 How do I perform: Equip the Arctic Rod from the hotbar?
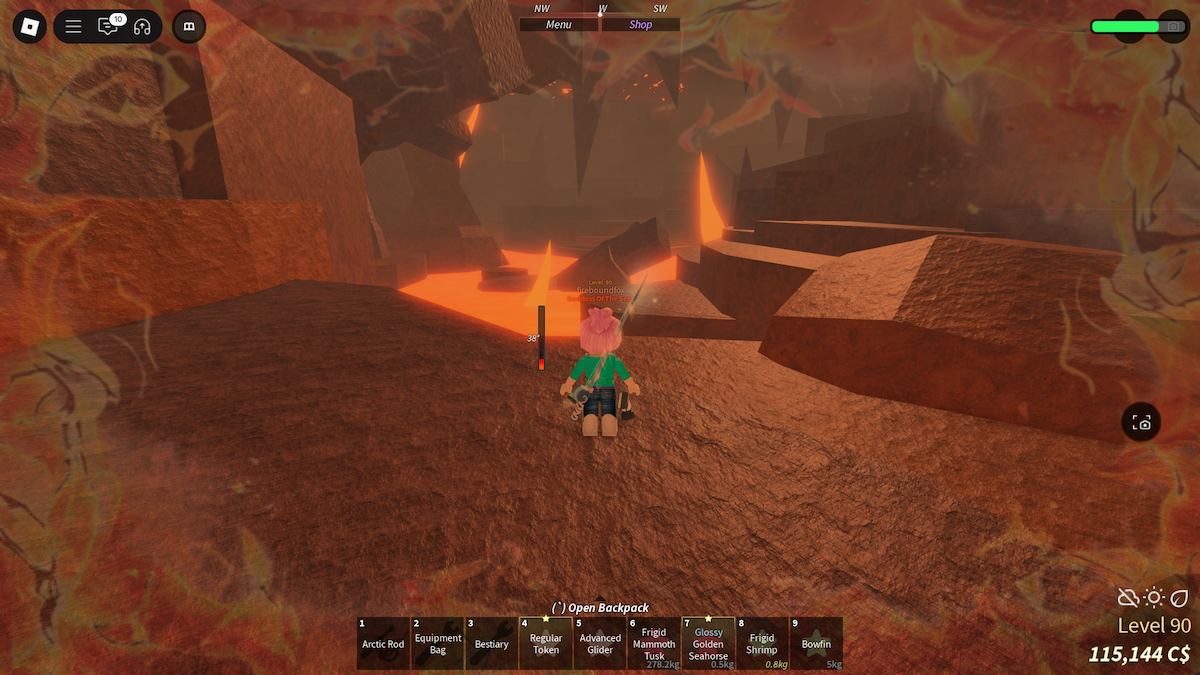click(x=383, y=643)
